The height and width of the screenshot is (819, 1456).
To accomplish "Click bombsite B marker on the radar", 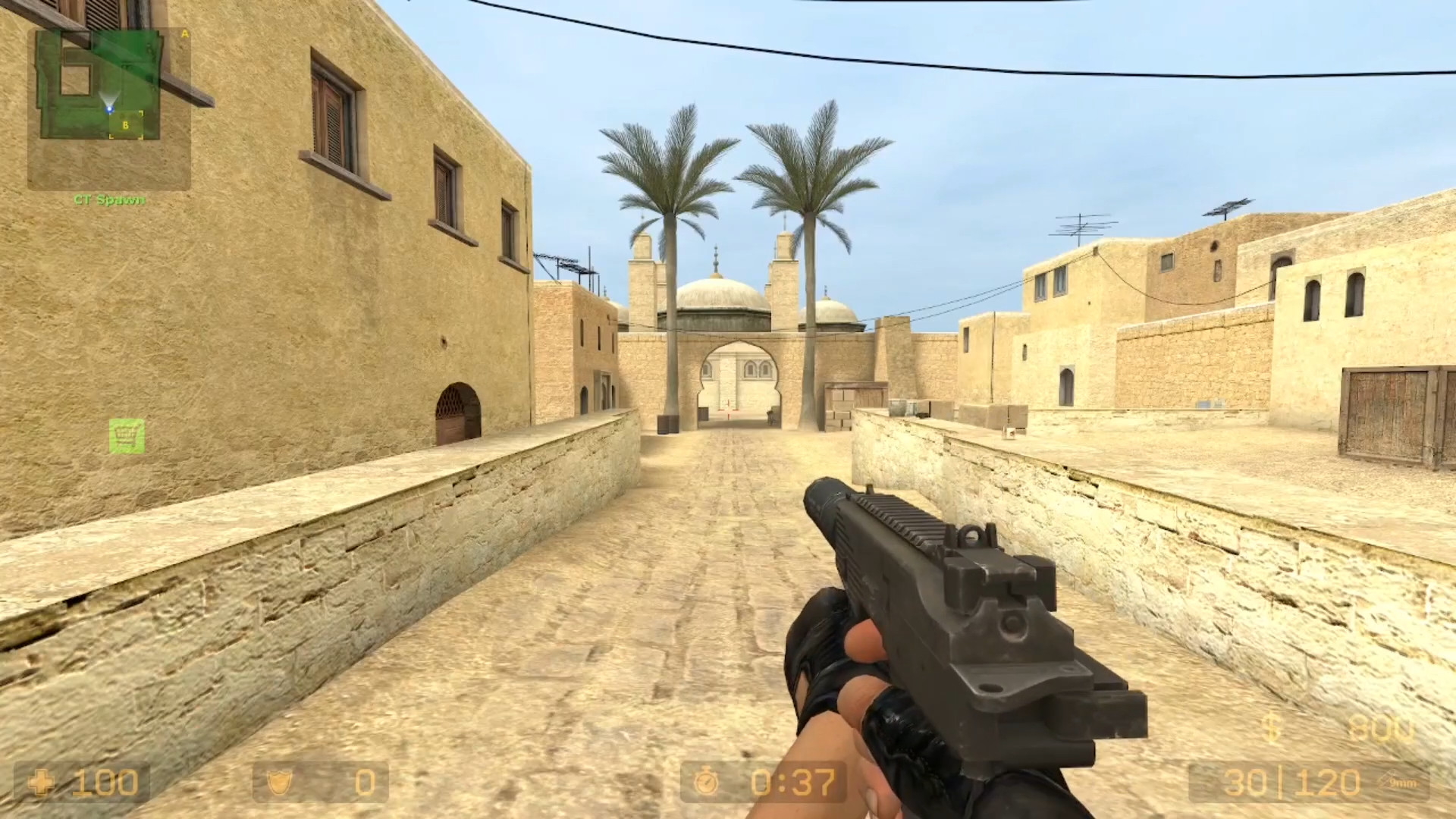I will point(125,124).
